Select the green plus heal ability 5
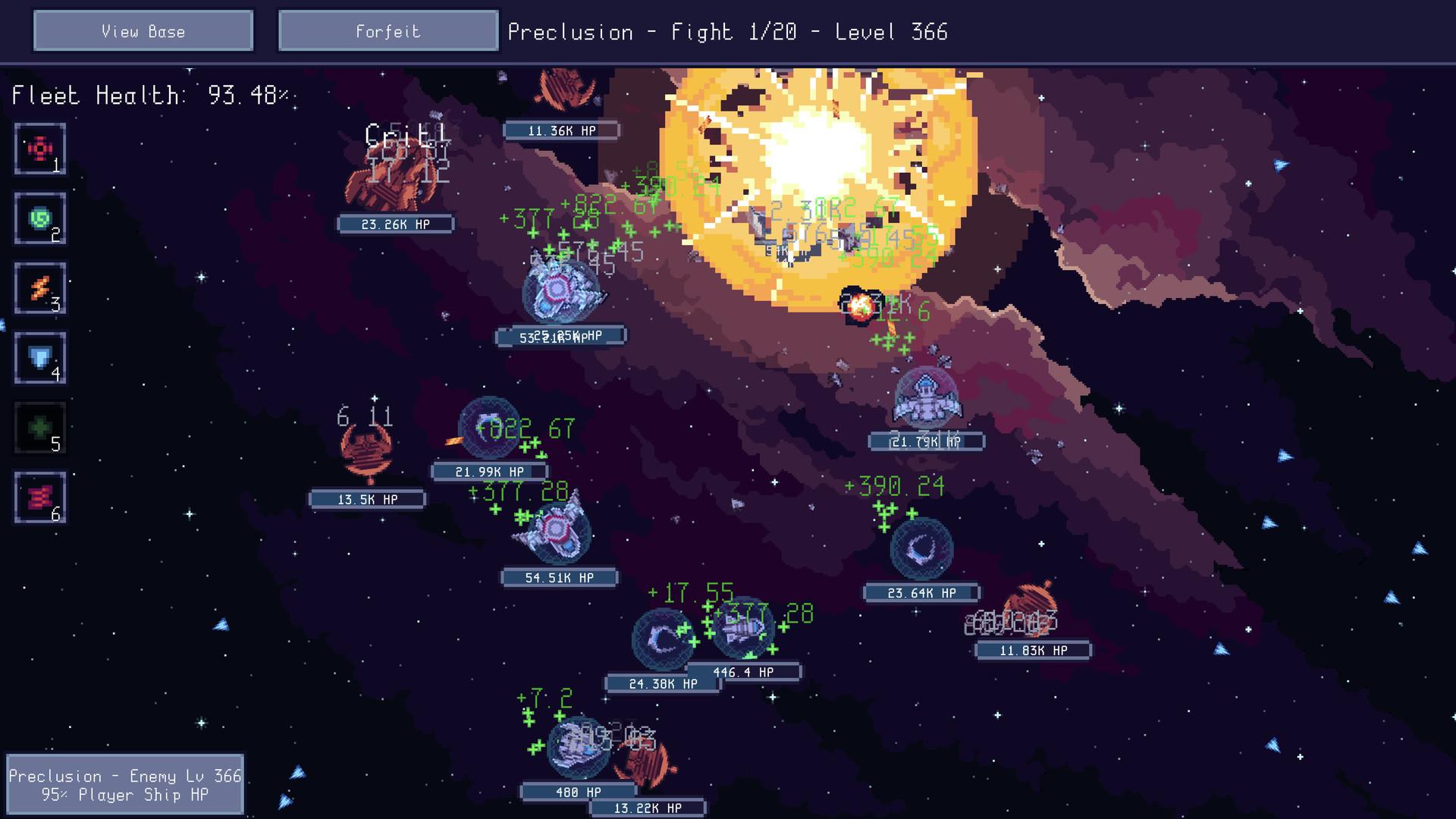Image resolution: width=1456 pixels, height=819 pixels. pyautogui.click(x=40, y=428)
